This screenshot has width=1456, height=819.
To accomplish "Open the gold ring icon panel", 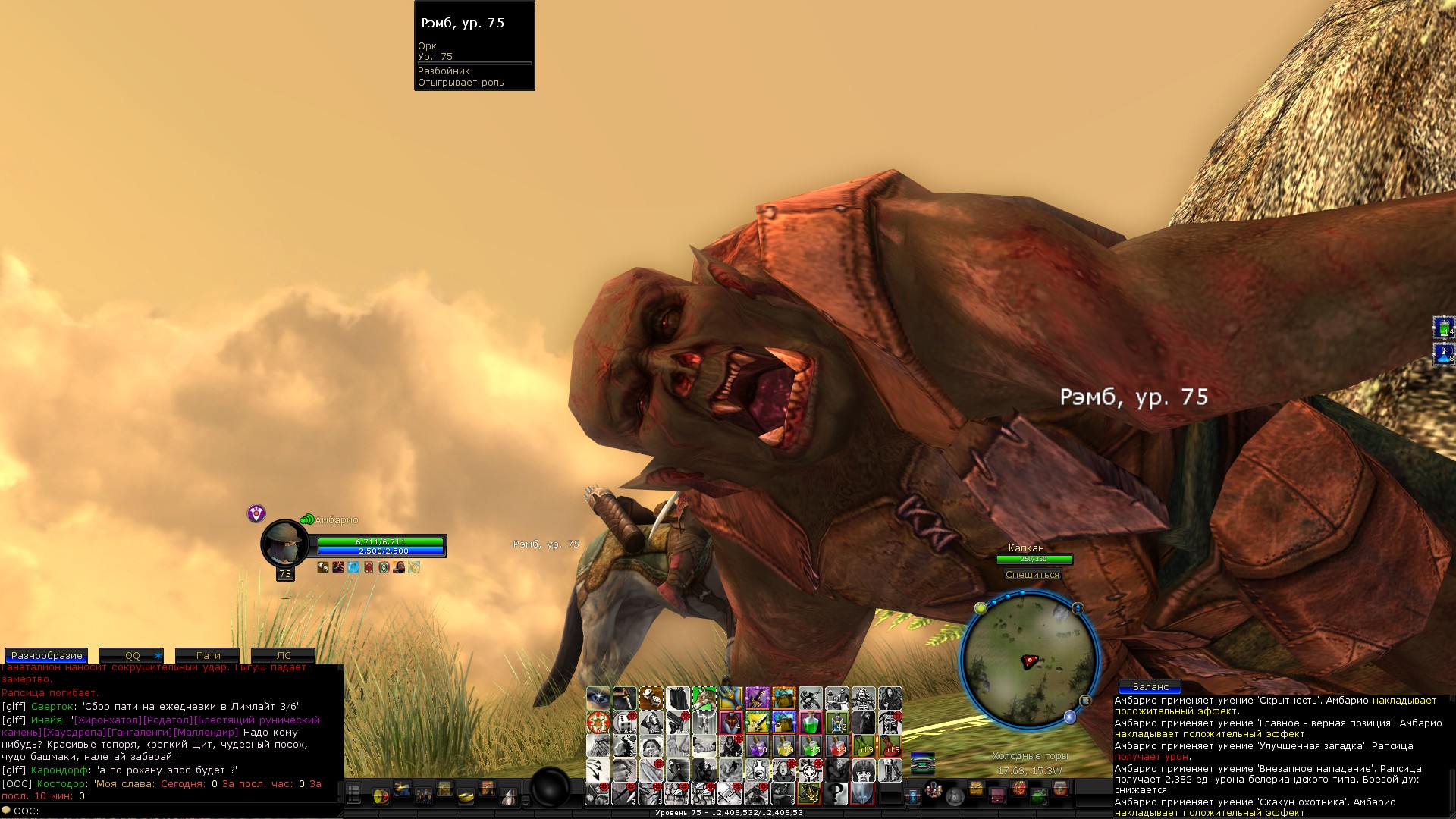I will tap(466, 795).
